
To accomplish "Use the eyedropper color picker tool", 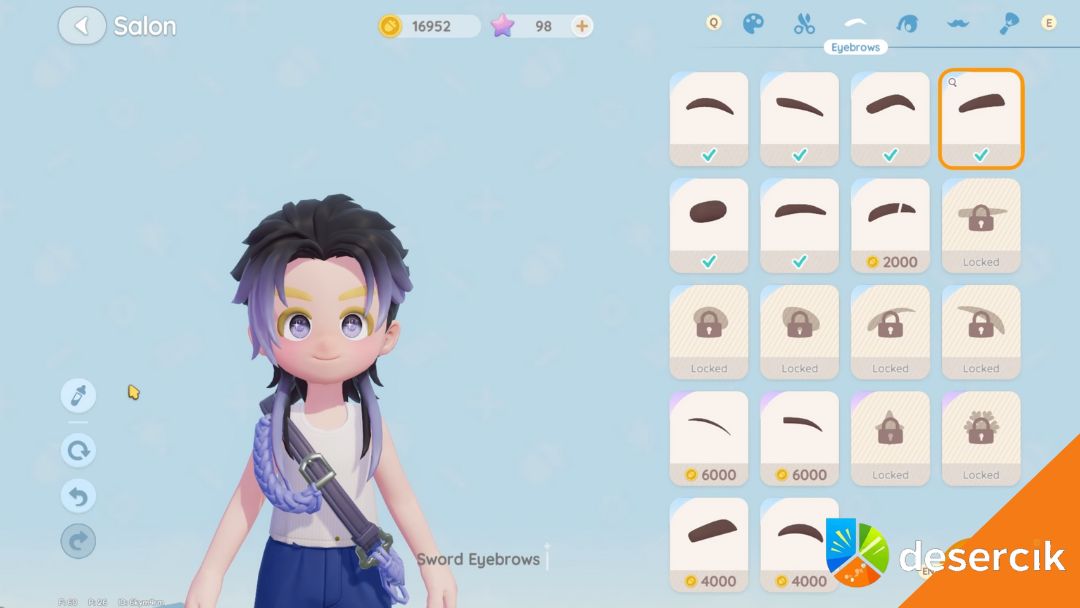I will click(78, 395).
